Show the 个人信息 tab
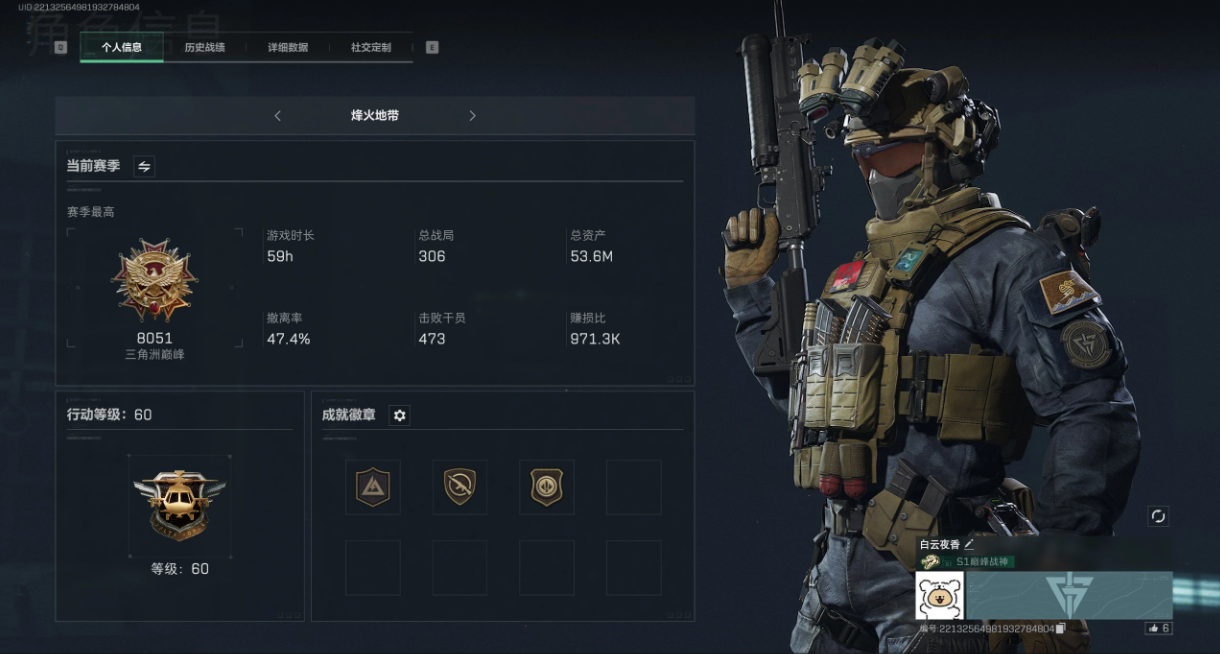1220x654 pixels. coord(121,47)
